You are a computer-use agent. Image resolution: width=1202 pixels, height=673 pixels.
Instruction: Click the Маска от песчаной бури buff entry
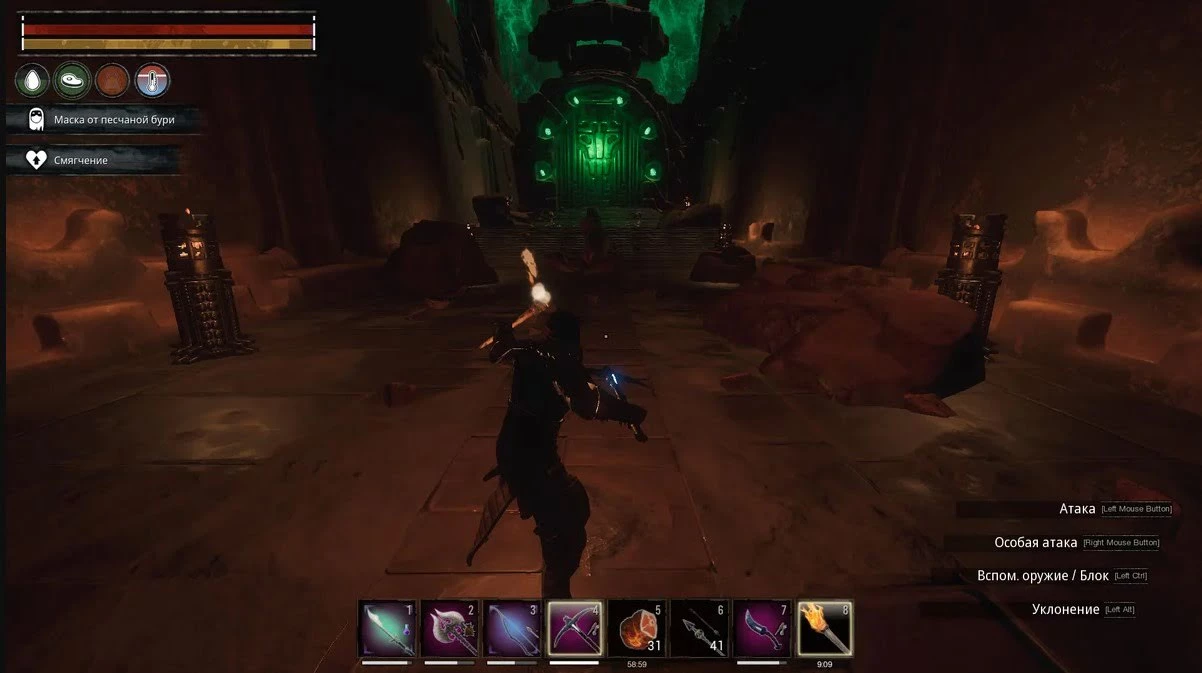(104, 120)
